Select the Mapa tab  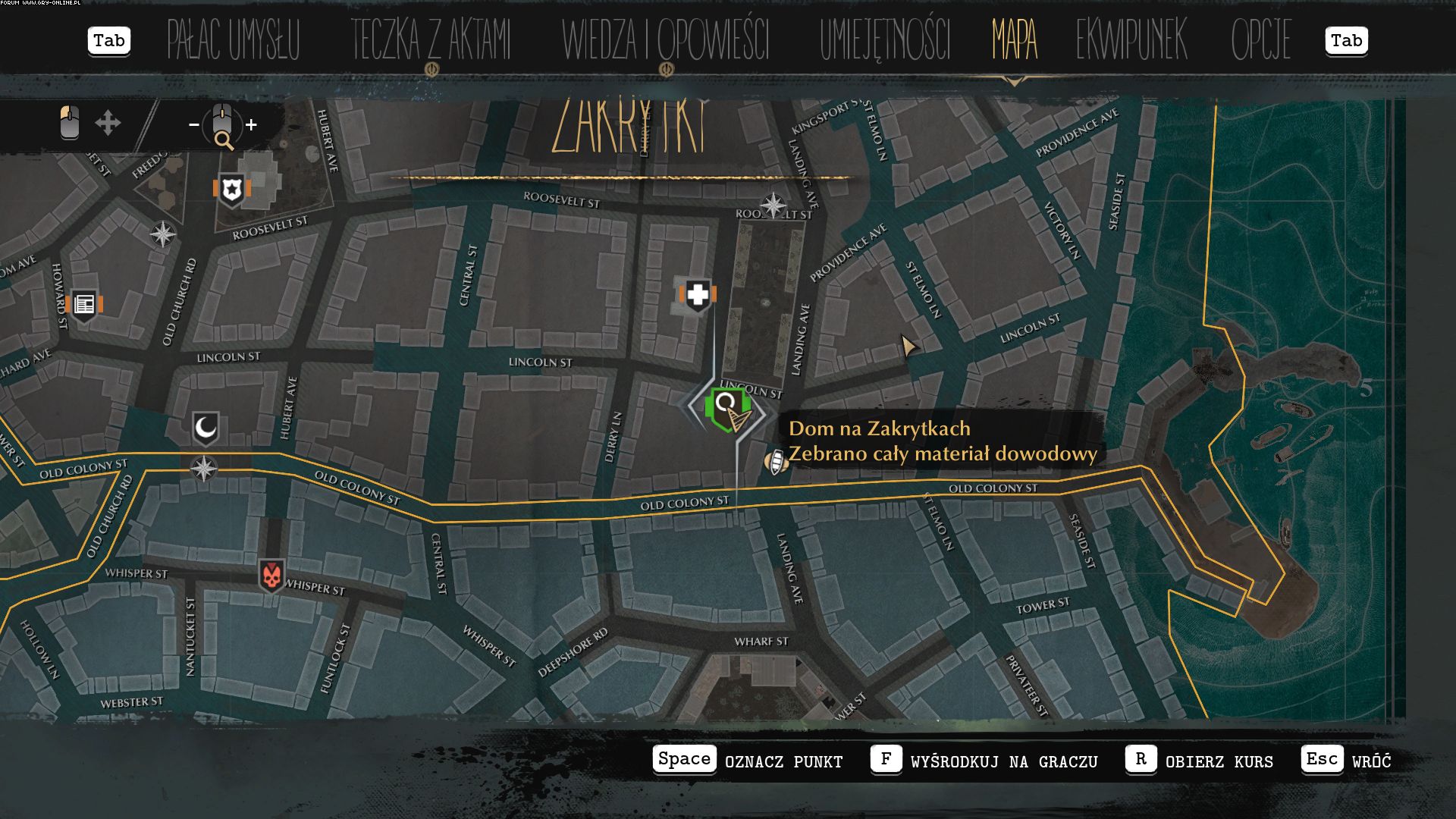click(1014, 40)
